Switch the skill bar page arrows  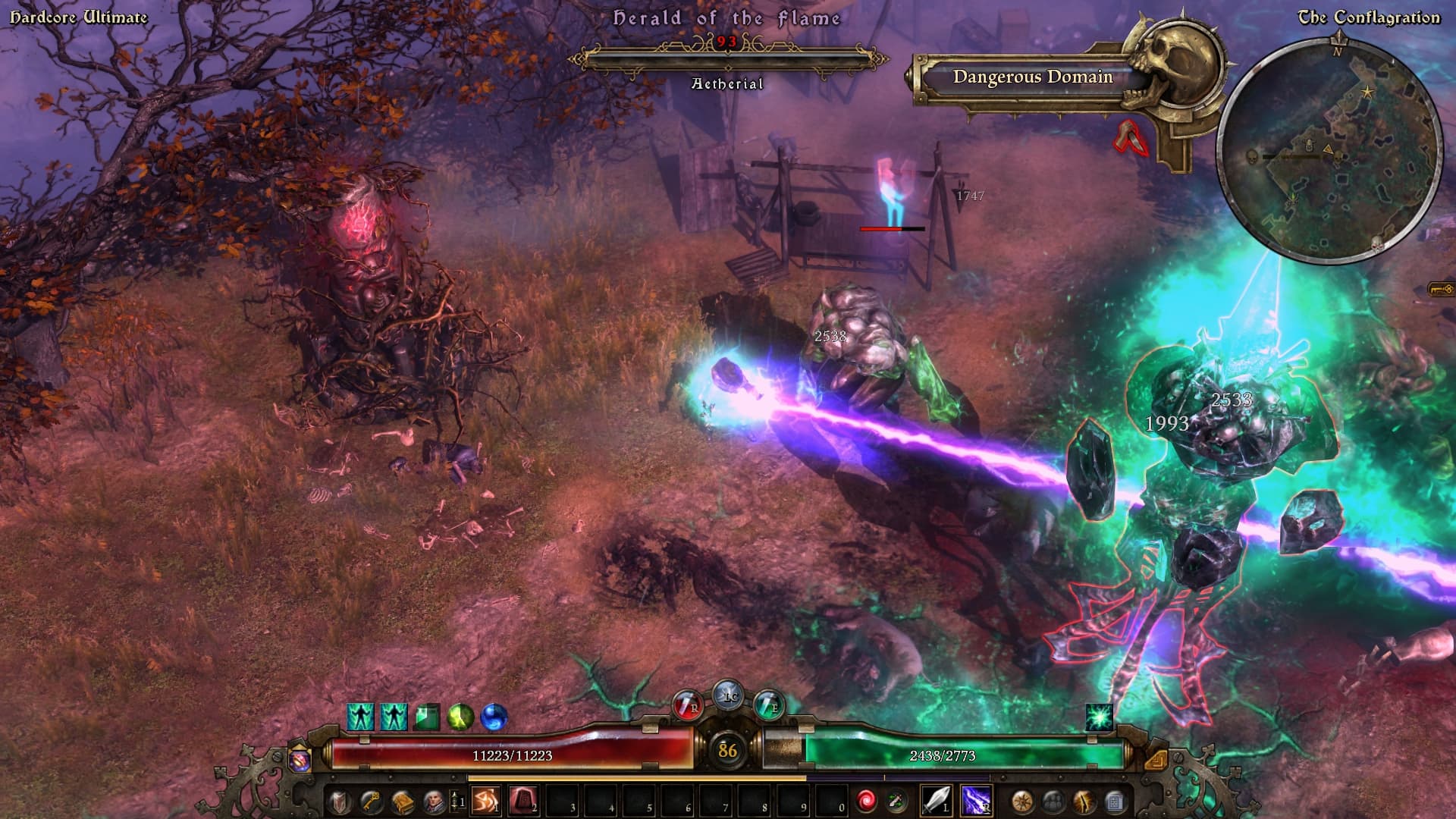tap(457, 801)
